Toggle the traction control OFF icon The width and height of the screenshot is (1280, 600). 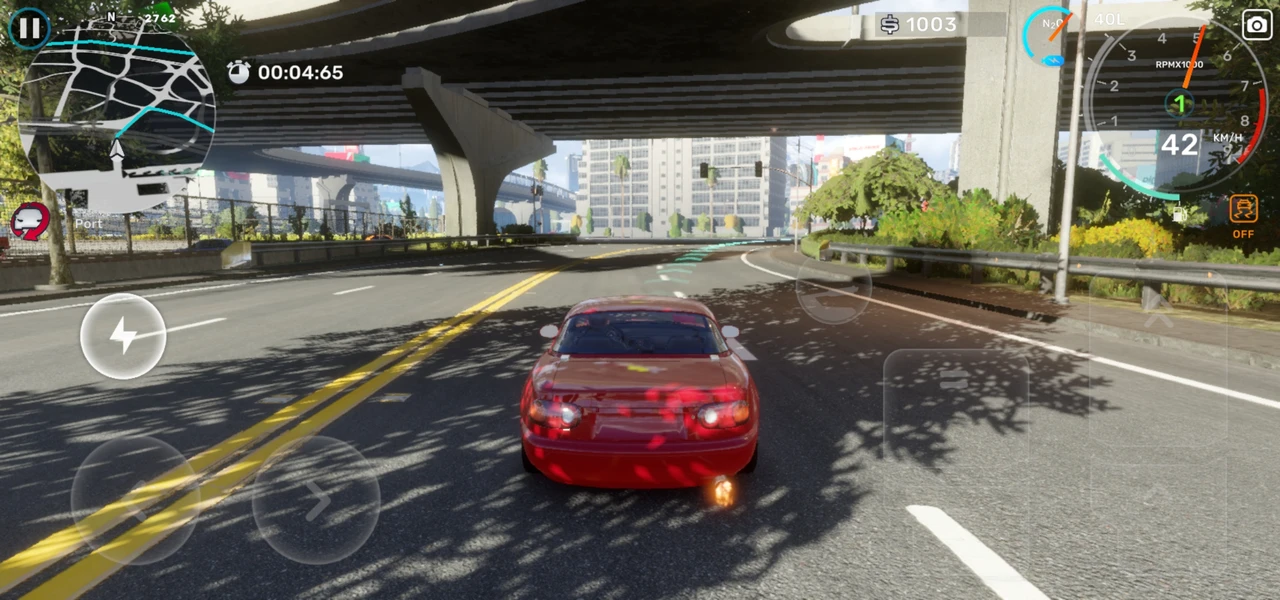[1243, 215]
